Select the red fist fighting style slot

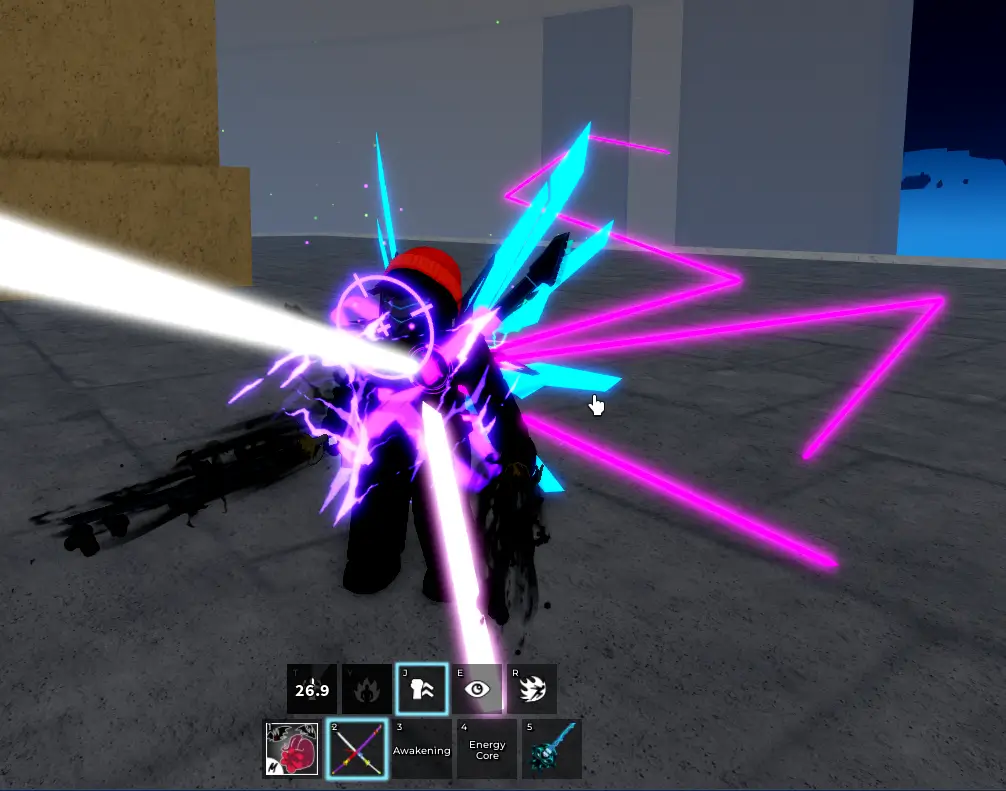(x=292, y=749)
